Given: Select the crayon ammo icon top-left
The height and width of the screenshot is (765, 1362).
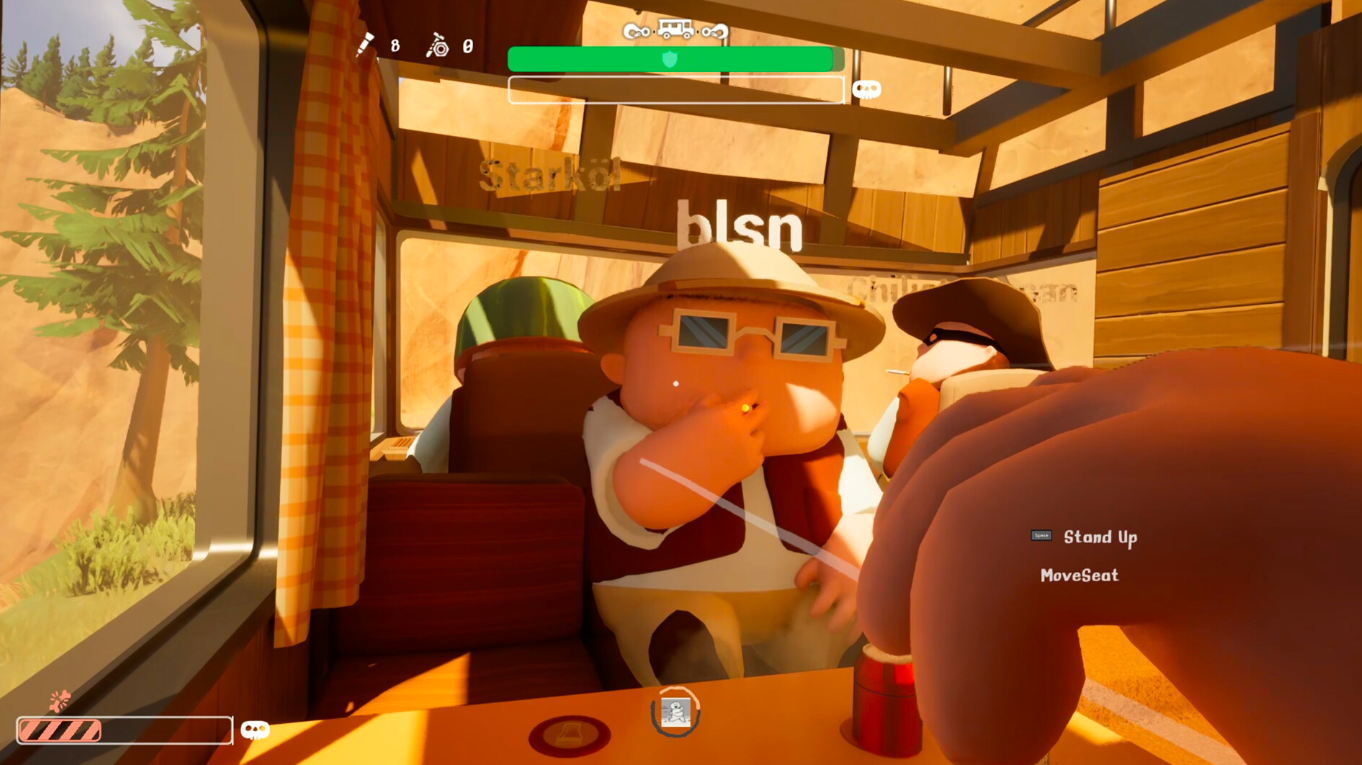Looking at the screenshot, I should 363,44.
